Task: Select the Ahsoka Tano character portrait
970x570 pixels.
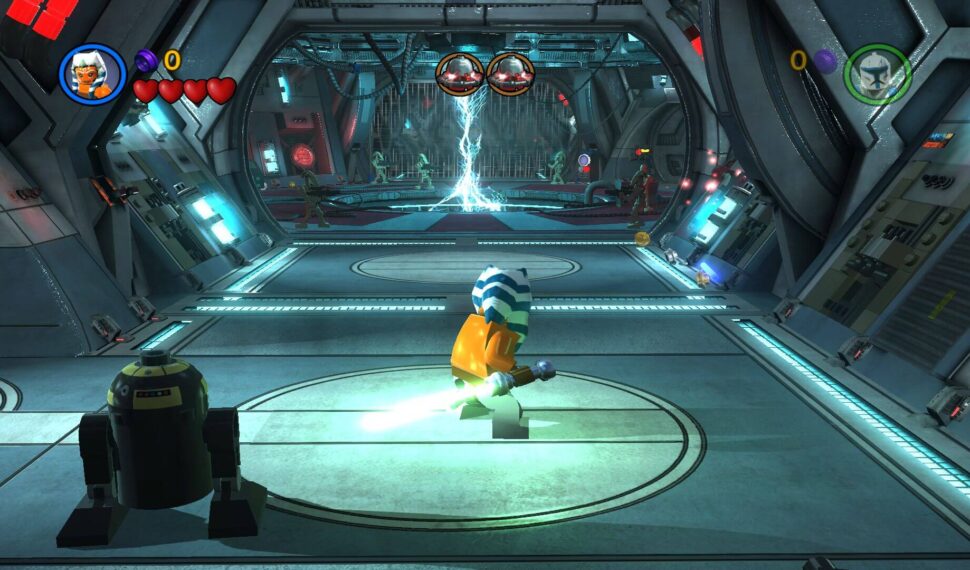Action: point(92,74)
